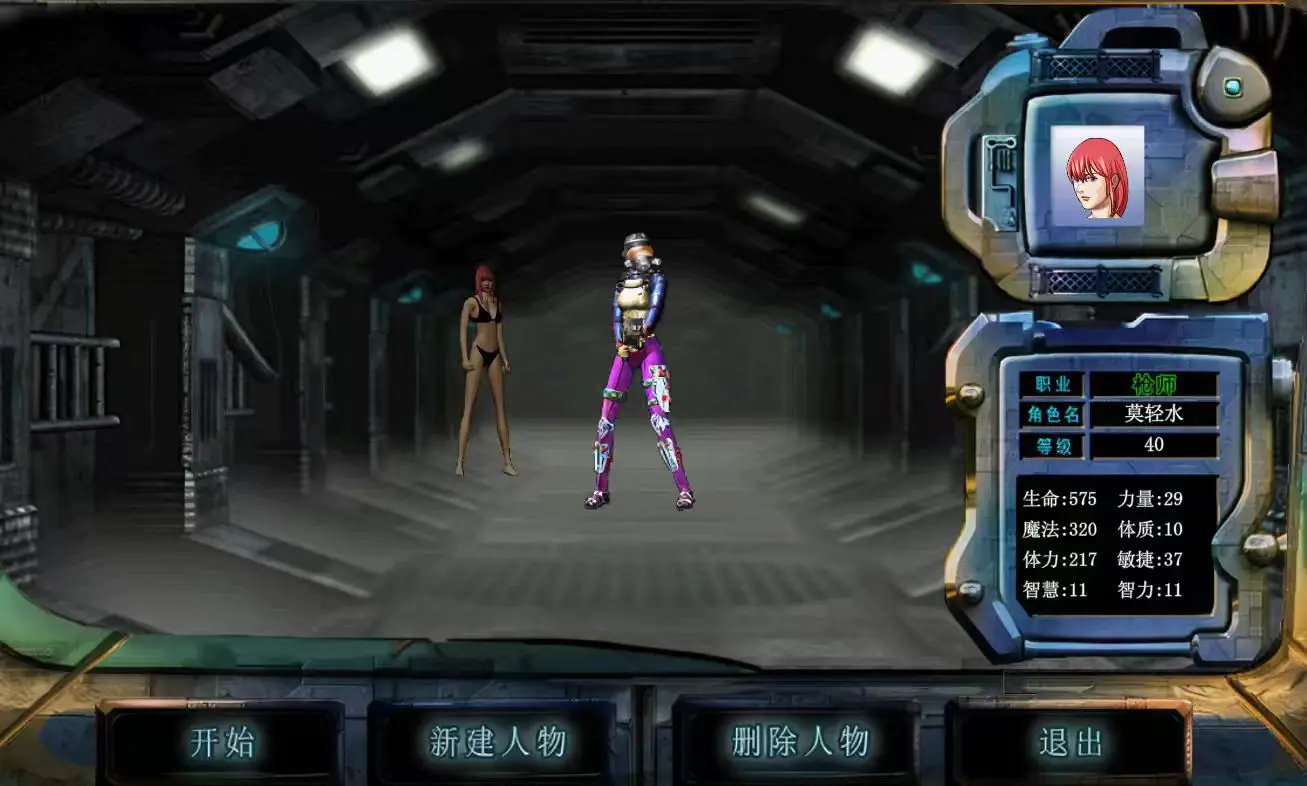Select the red-haired character in the bikini
The image size is (1307, 786).
486,368
